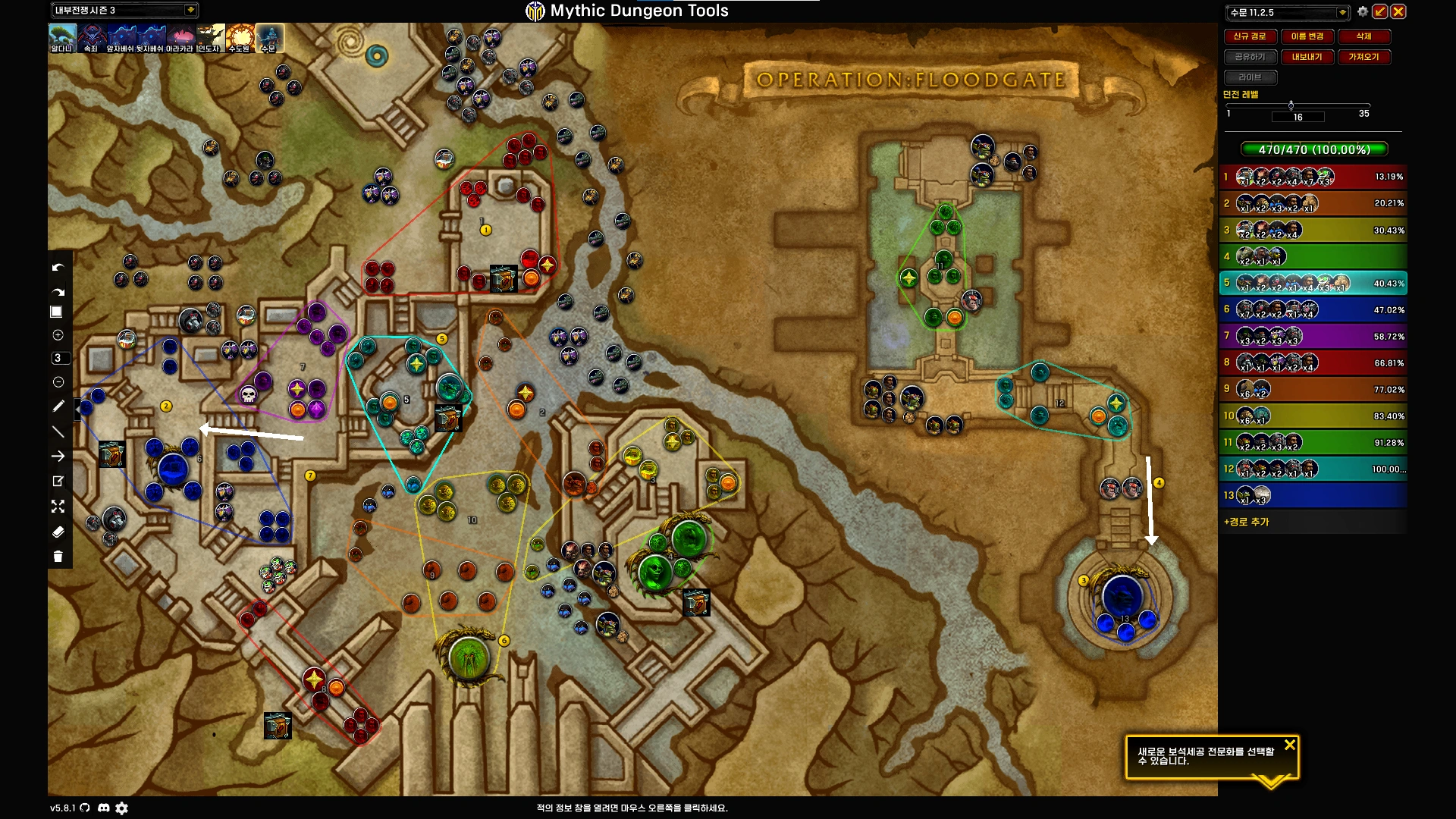This screenshot has width=1456, height=819.
Task: Rename the route with 이름 변경
Action: 1307,36
